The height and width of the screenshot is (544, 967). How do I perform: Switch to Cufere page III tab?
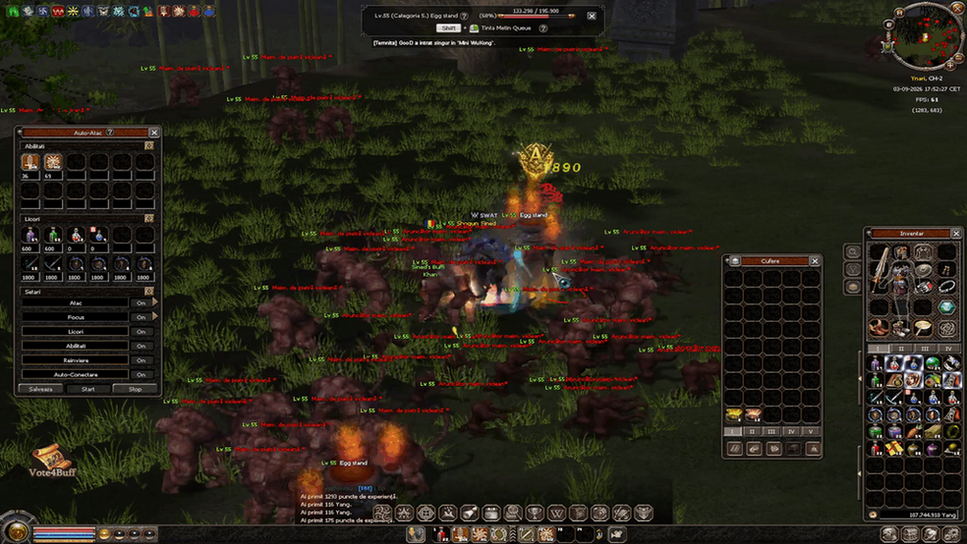point(772,432)
